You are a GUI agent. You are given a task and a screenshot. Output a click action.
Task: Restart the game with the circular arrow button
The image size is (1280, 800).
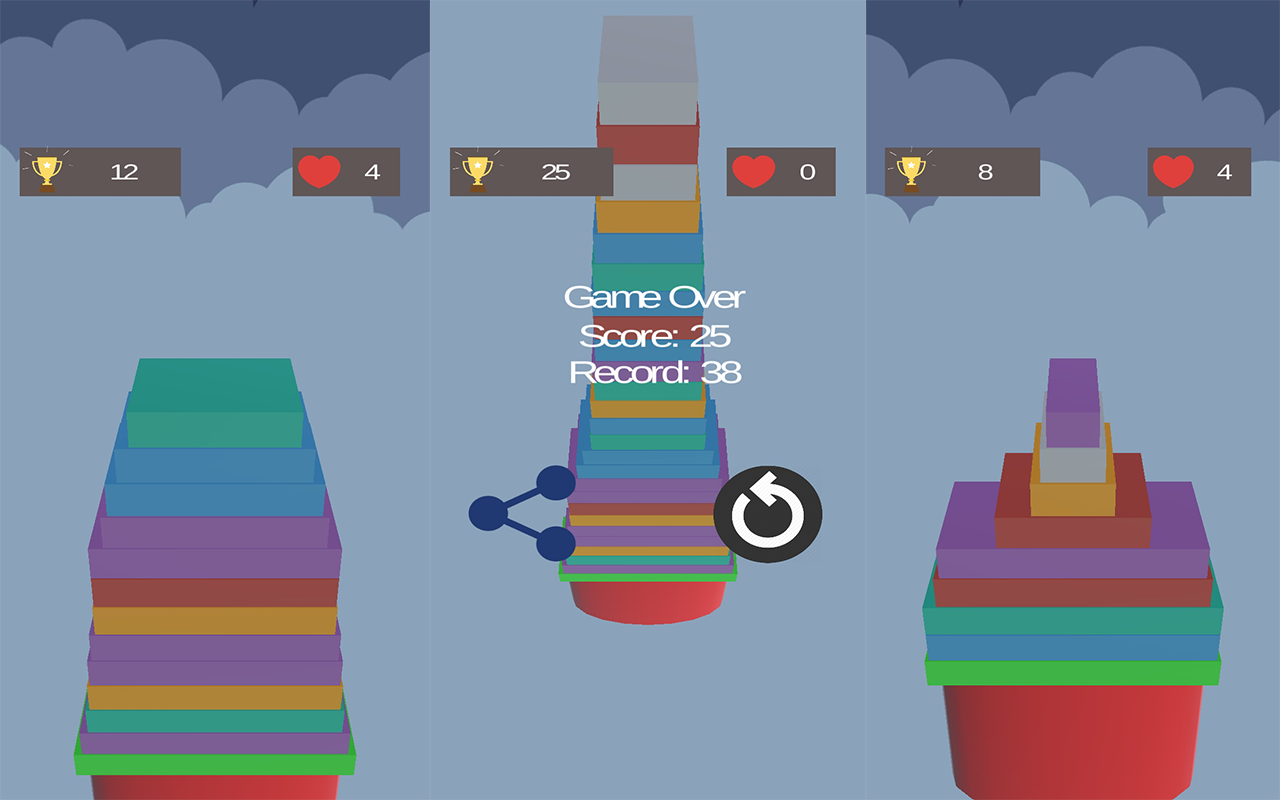click(767, 514)
